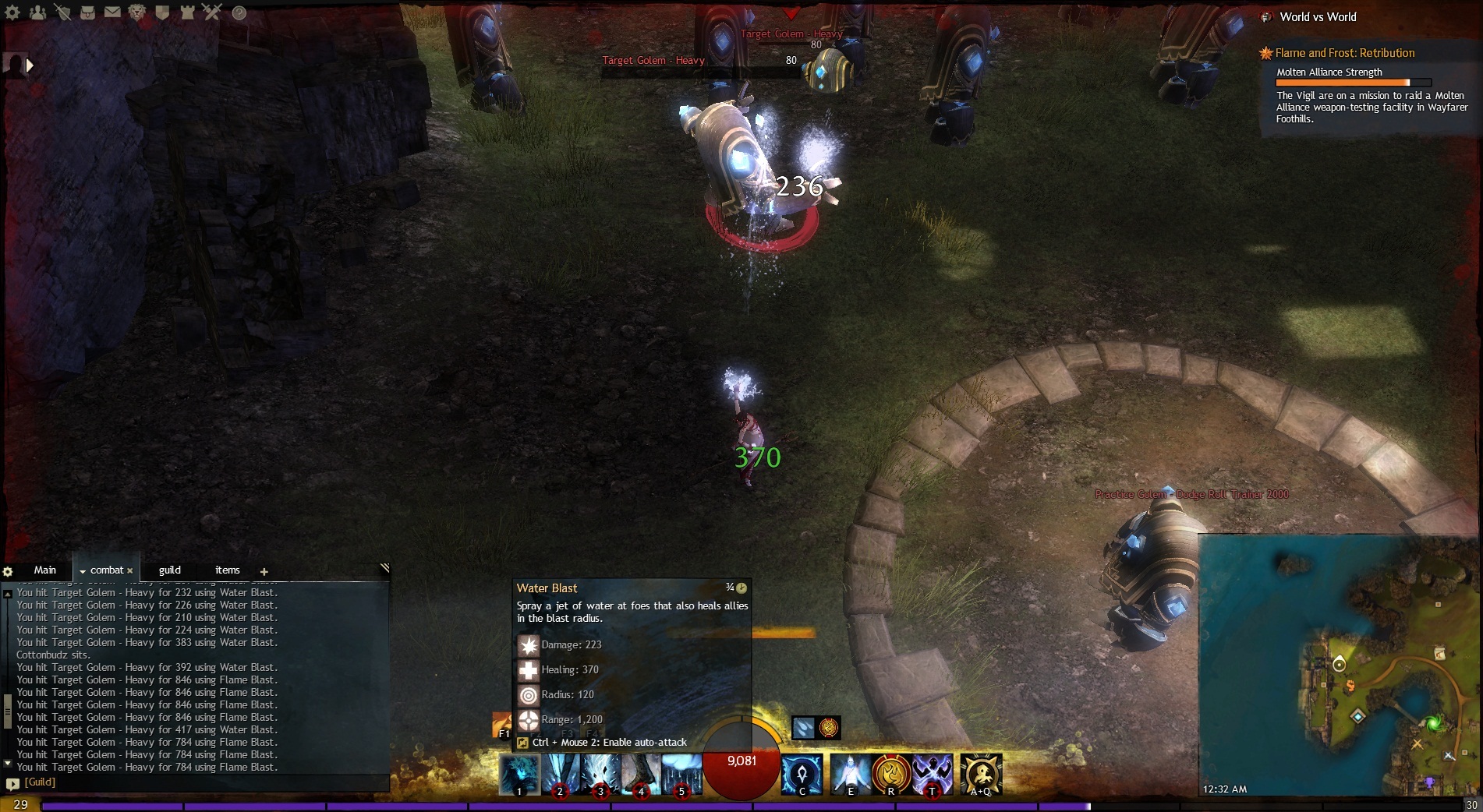Switch to the Main chat tab
The height and width of the screenshot is (812, 1483).
click(44, 570)
